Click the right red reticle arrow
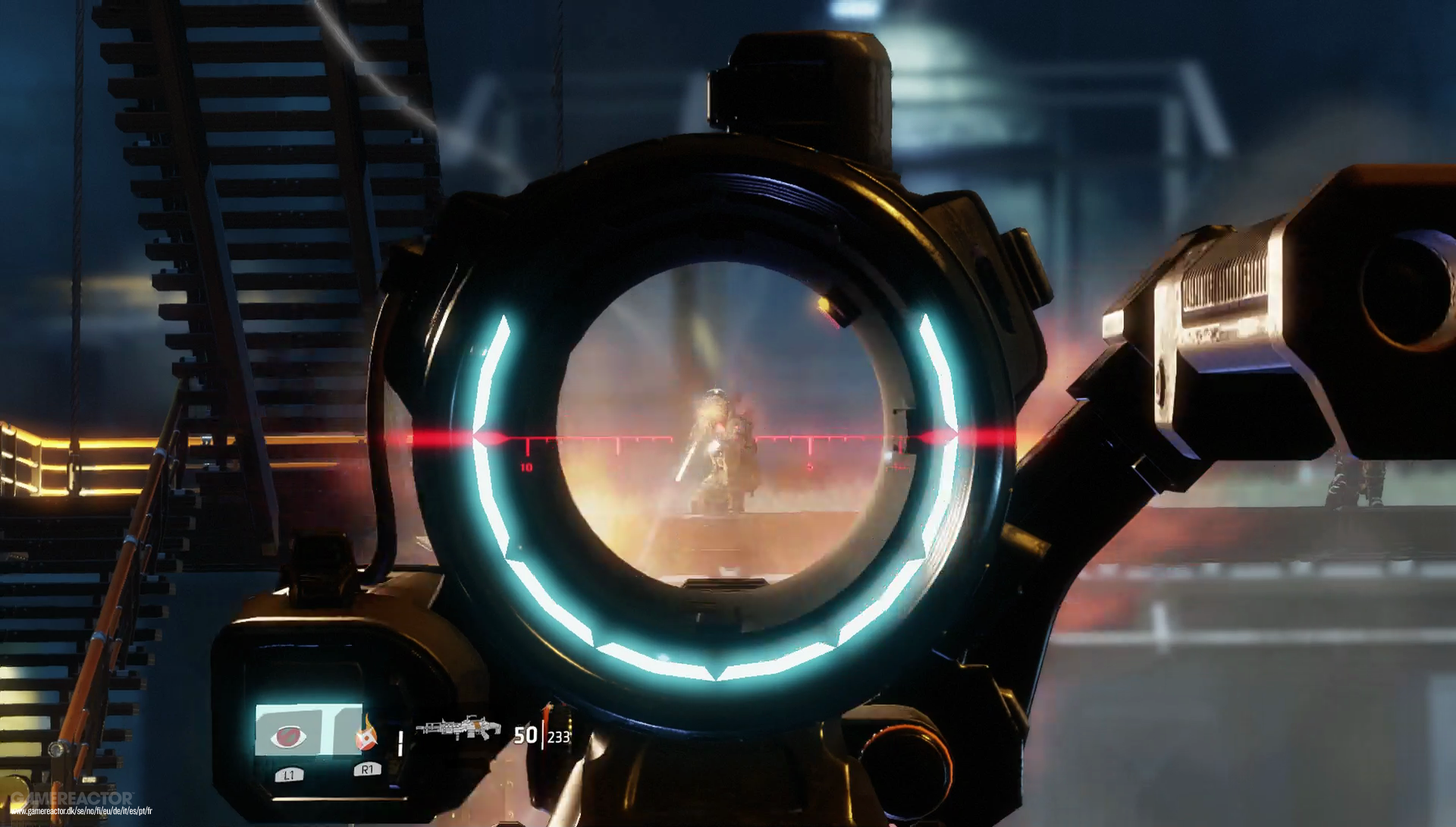 point(943,434)
